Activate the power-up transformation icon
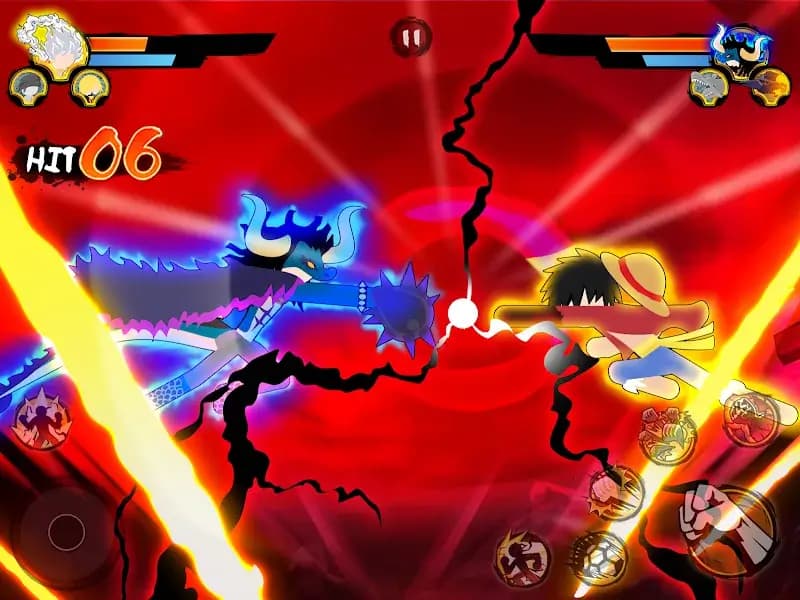This screenshot has height=600, width=800. pyautogui.click(x=39, y=420)
